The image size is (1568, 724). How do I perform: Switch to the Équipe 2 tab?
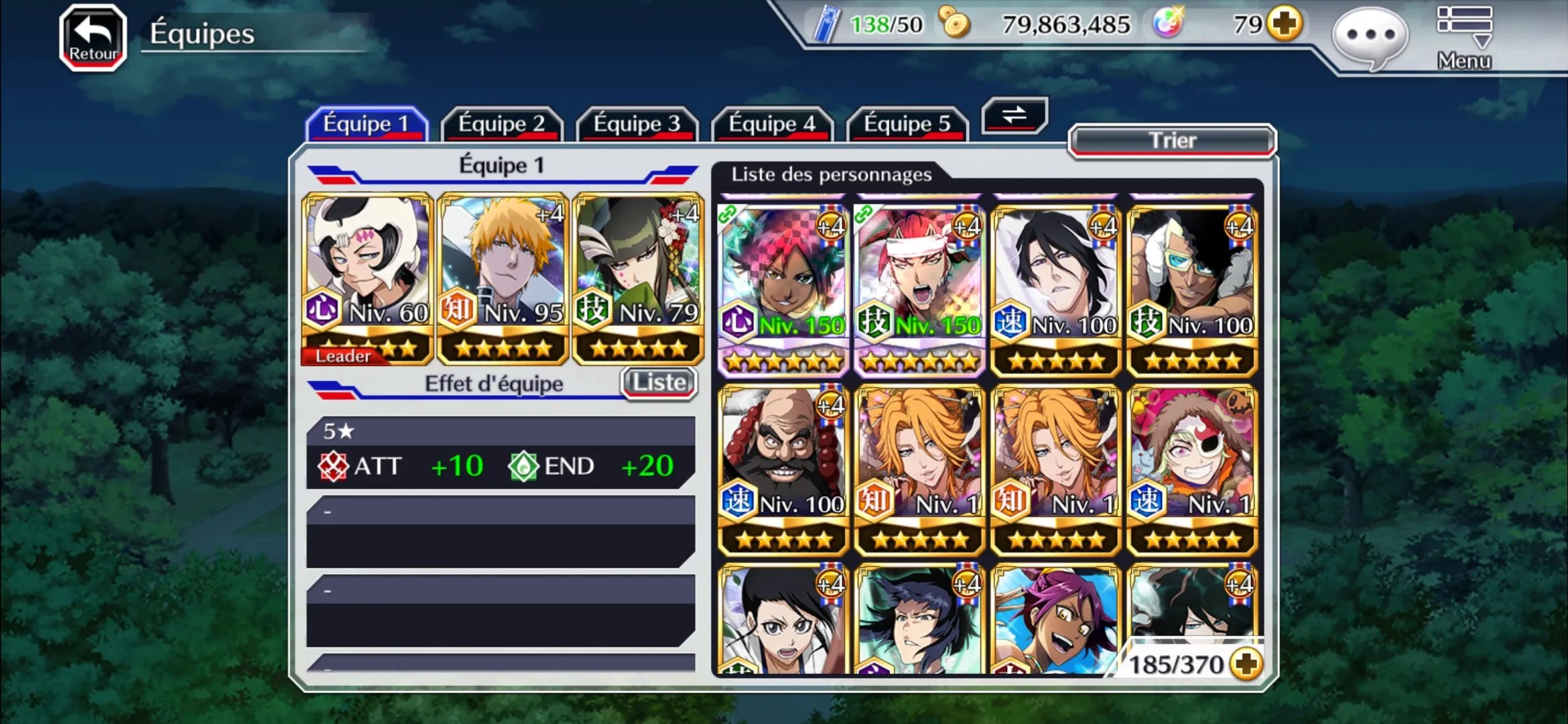[x=501, y=124]
